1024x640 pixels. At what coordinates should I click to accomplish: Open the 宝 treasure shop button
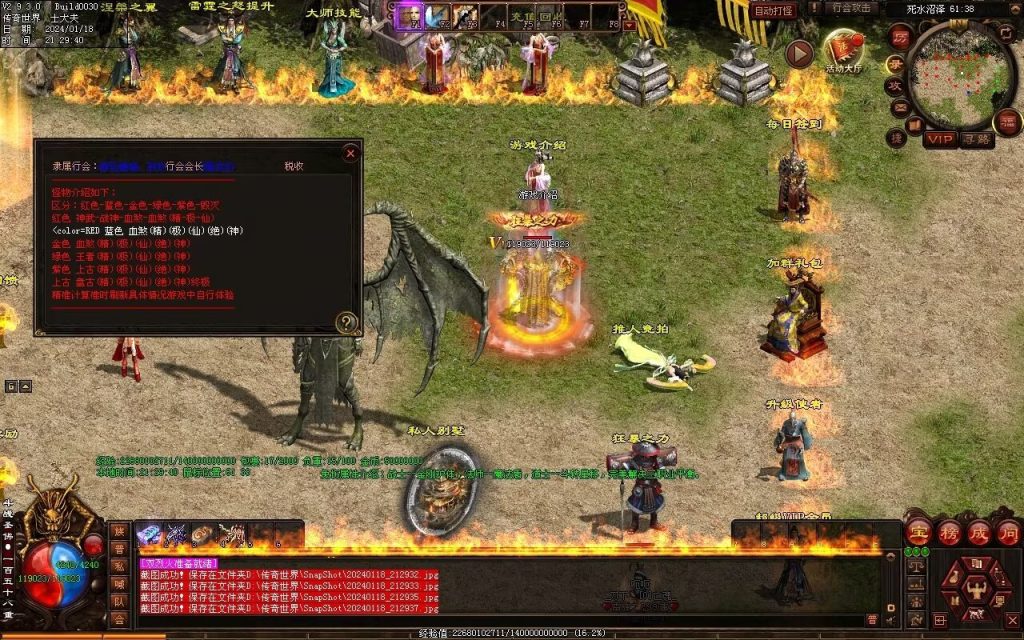click(x=919, y=533)
